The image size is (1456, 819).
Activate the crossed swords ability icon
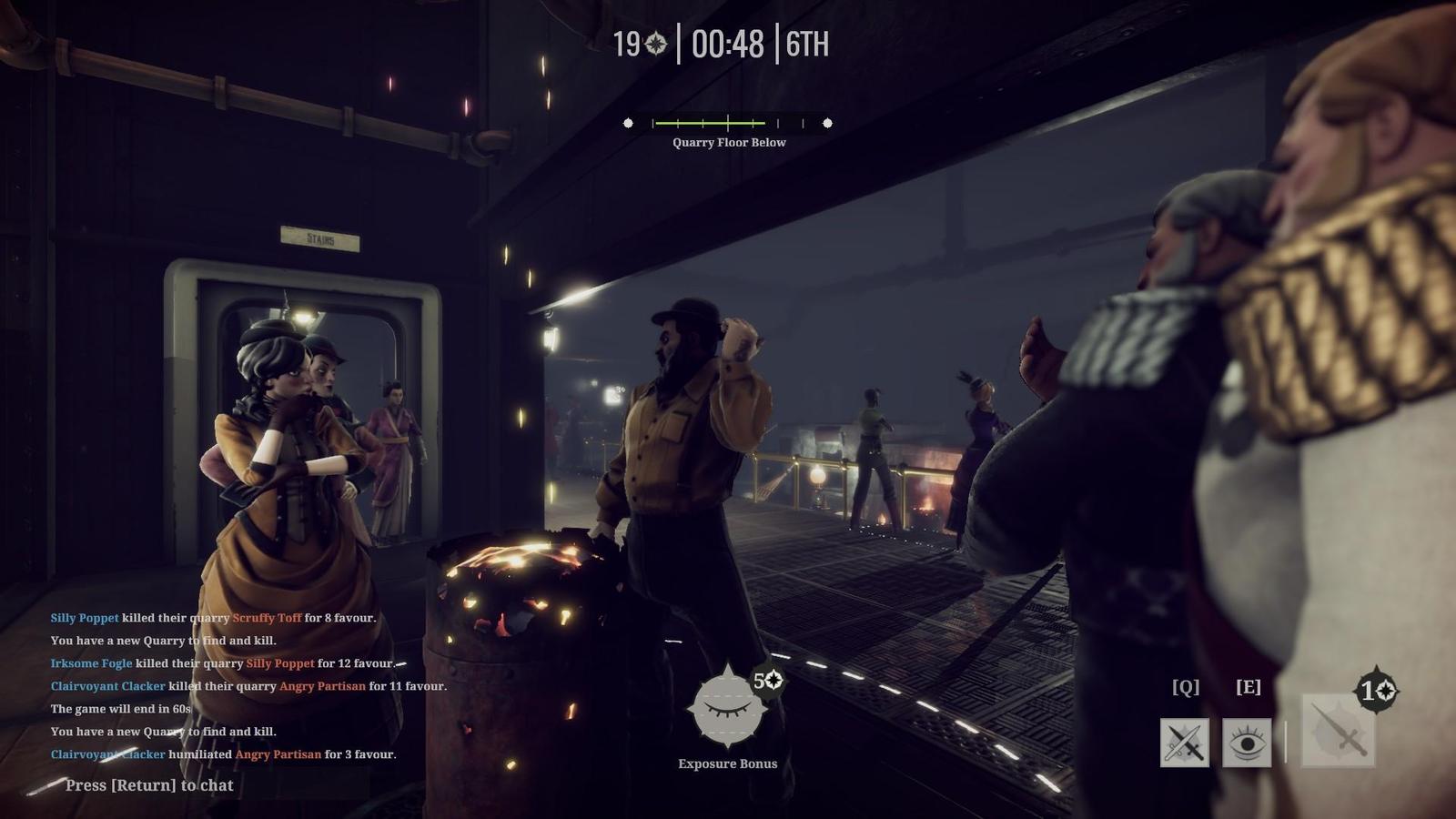tap(1184, 743)
